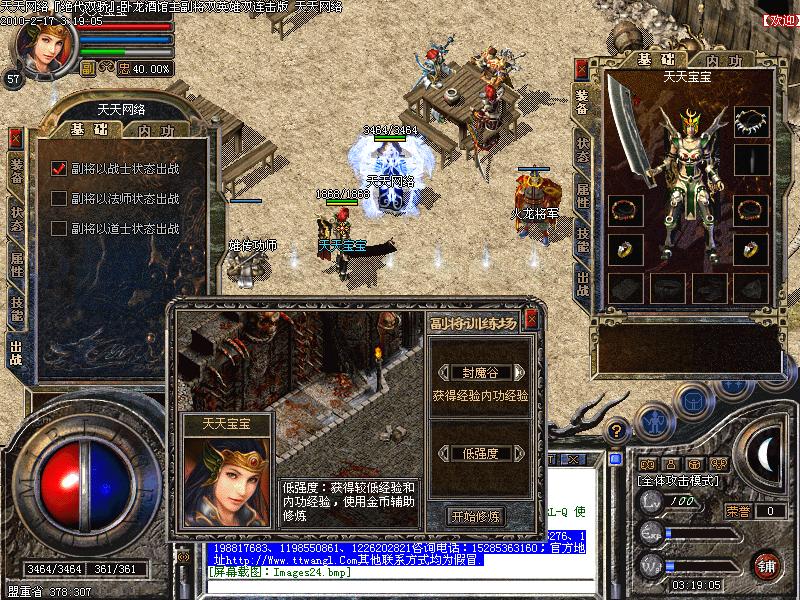Image resolution: width=800 pixels, height=600 pixels.
Task: Open the red 铺 shop button
Action: click(768, 566)
